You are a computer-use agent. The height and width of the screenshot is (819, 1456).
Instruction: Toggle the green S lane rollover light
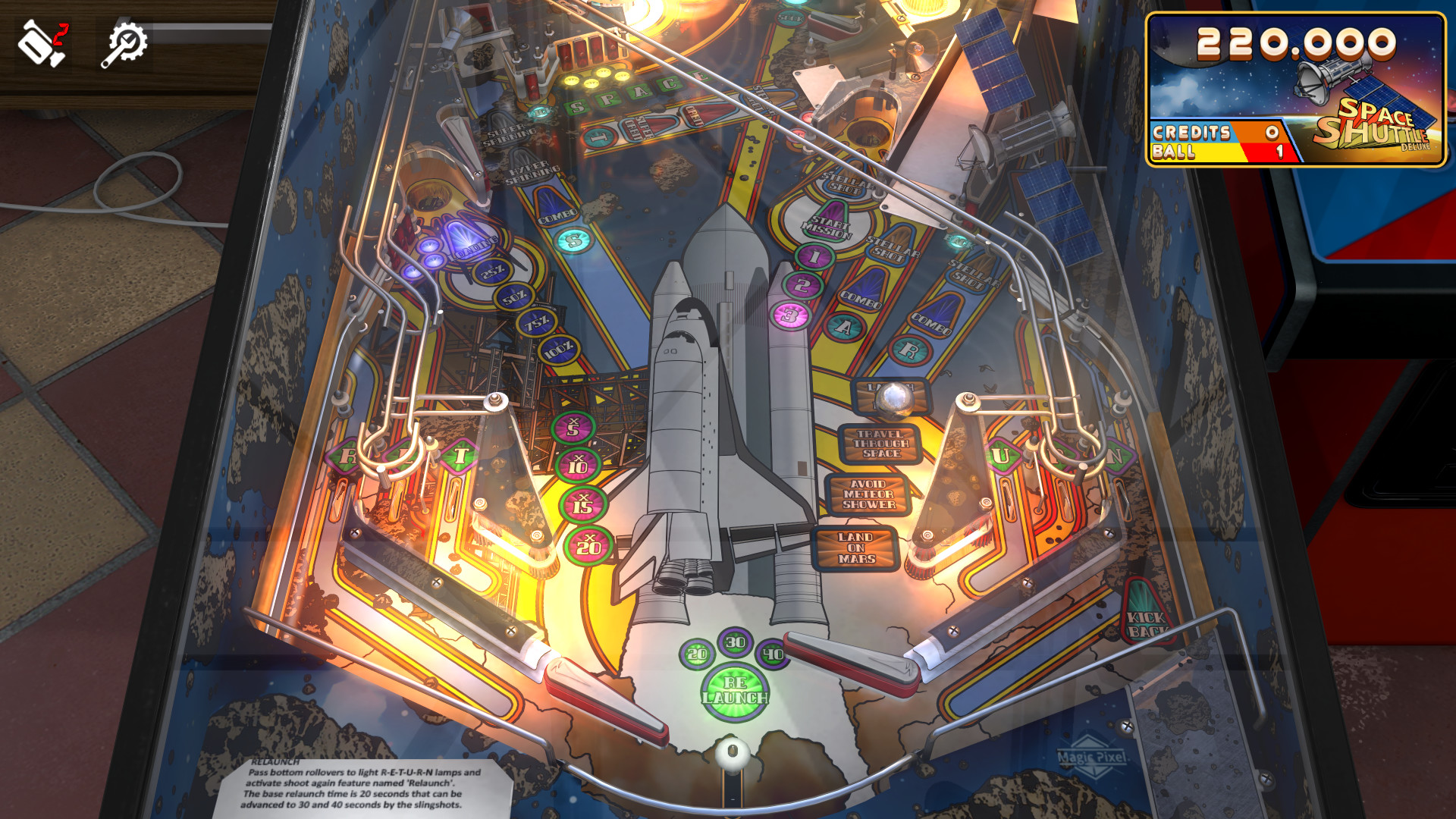(x=575, y=241)
